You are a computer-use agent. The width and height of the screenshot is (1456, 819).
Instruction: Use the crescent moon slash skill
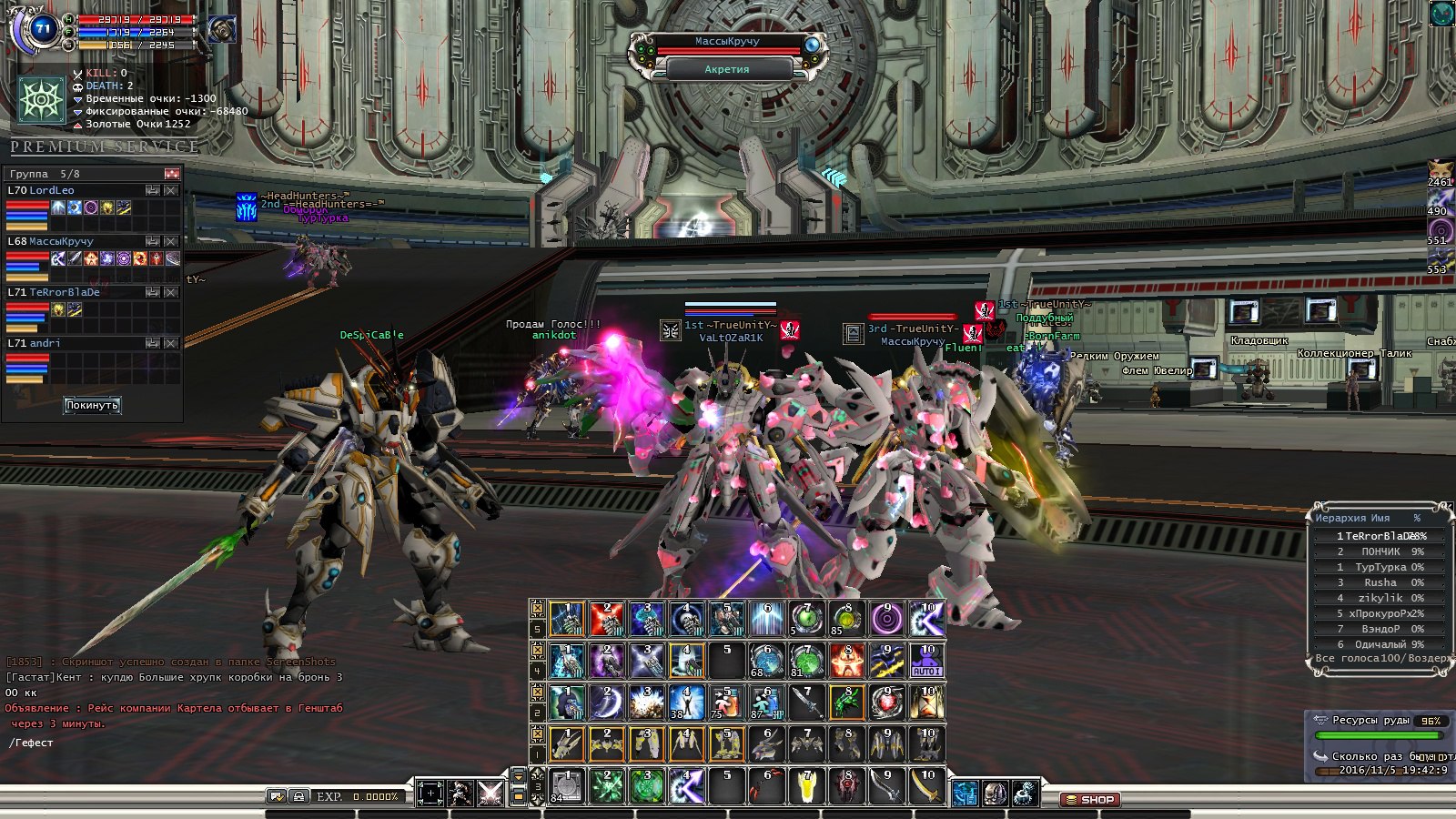click(x=607, y=703)
